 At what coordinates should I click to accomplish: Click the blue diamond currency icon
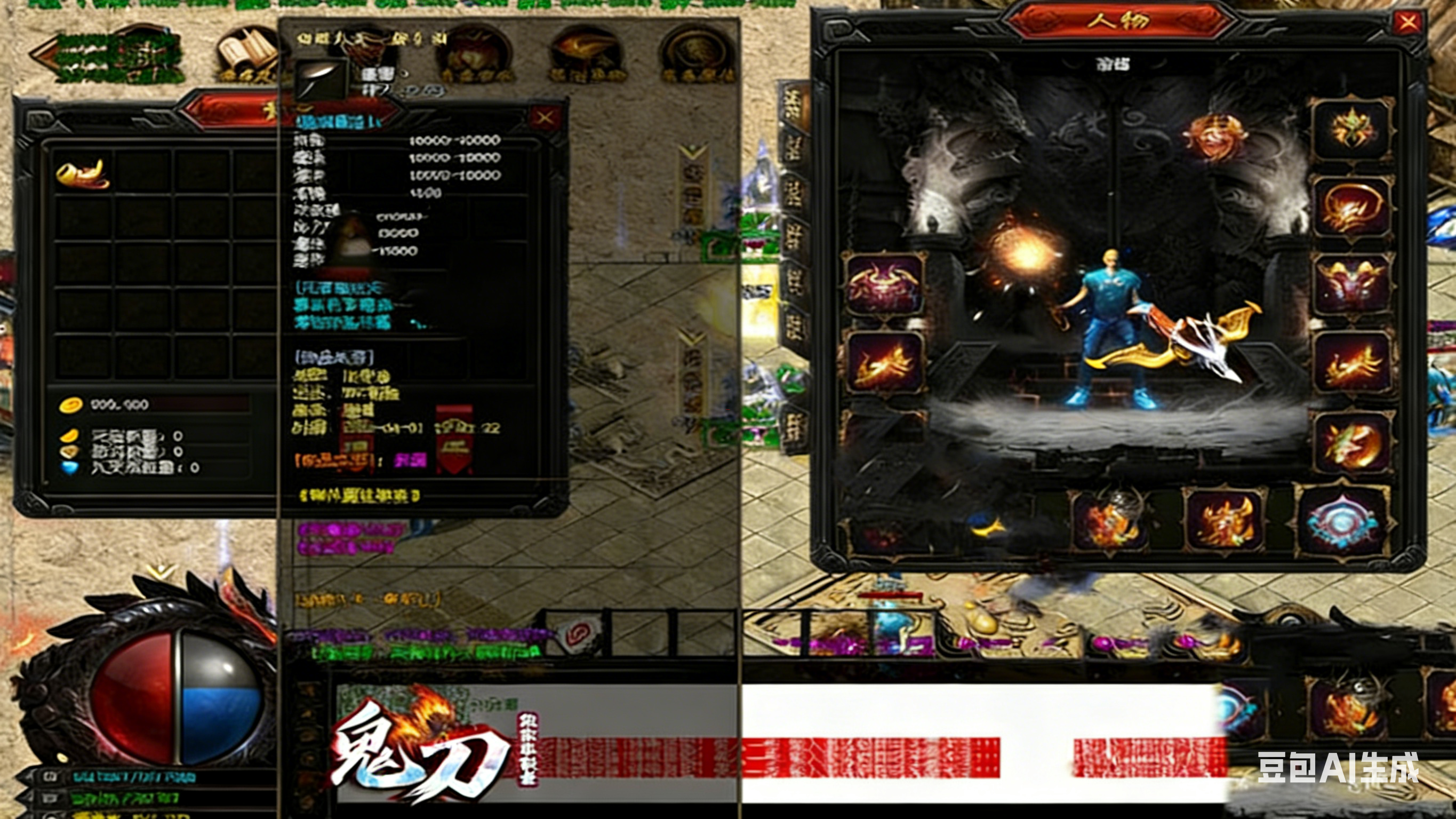click(x=70, y=468)
